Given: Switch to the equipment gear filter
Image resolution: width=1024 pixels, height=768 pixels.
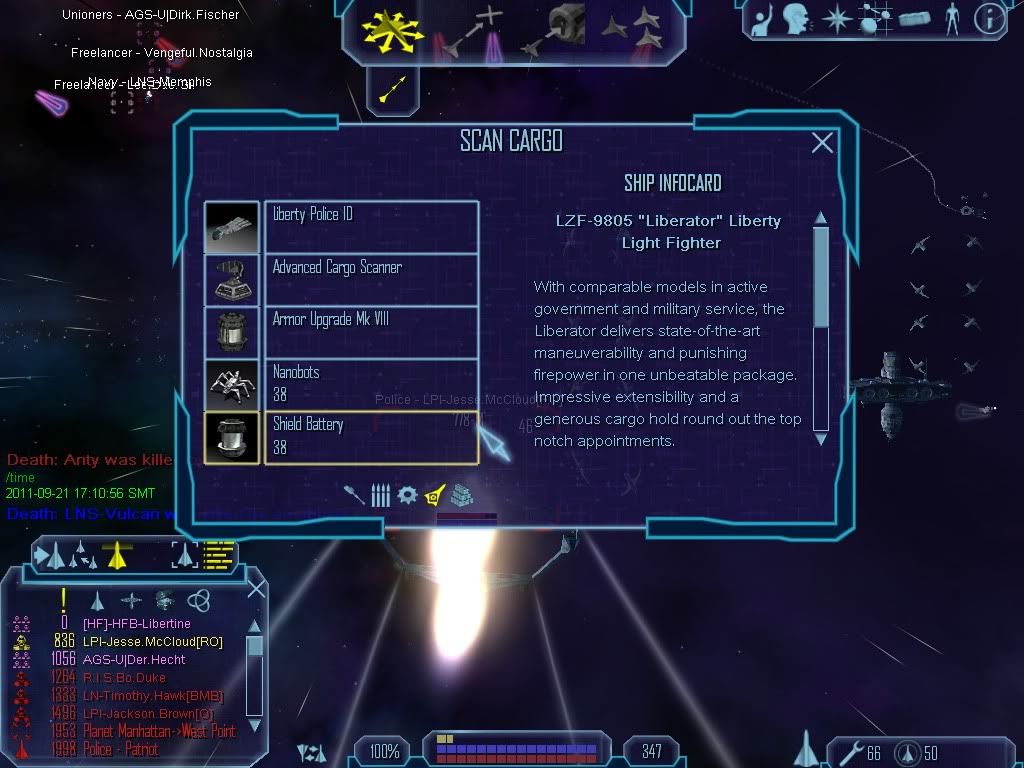Looking at the screenshot, I should pyautogui.click(x=406, y=495).
